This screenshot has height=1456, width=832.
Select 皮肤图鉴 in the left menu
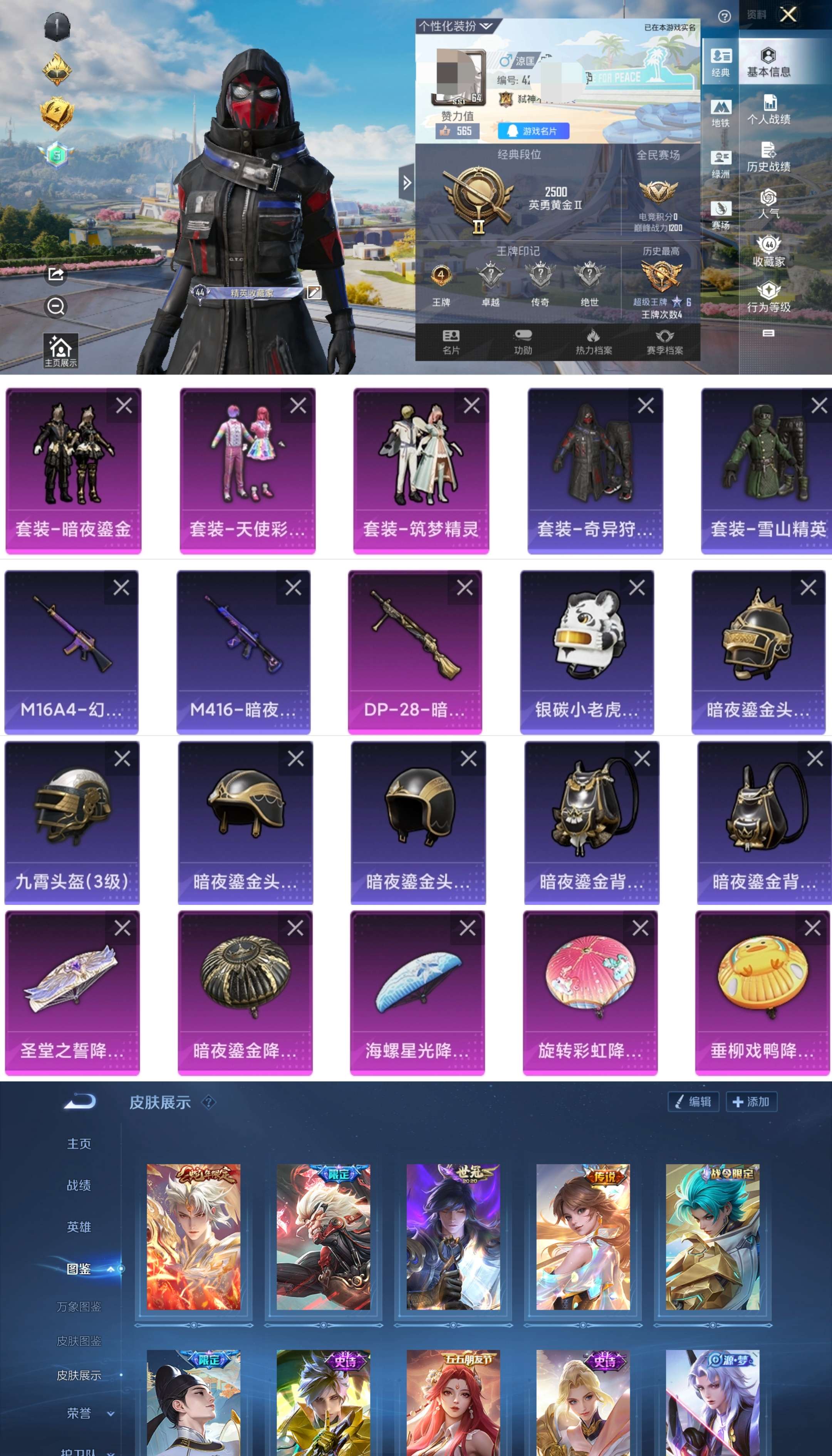pos(80,1340)
